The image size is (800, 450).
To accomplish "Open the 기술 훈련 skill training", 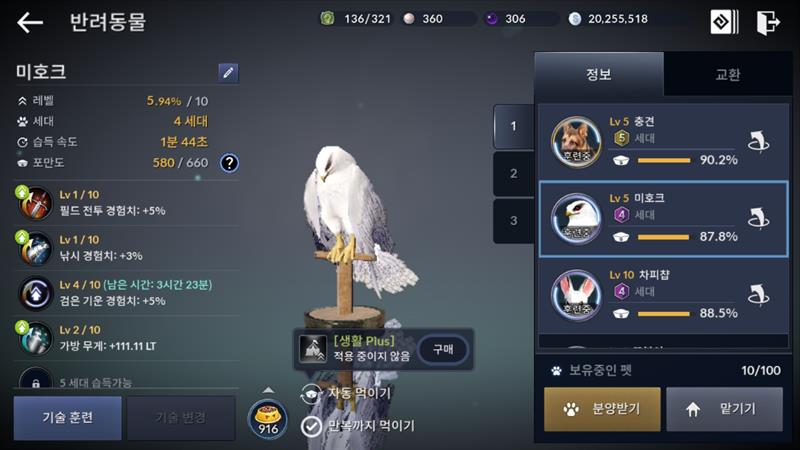I will 67,418.
